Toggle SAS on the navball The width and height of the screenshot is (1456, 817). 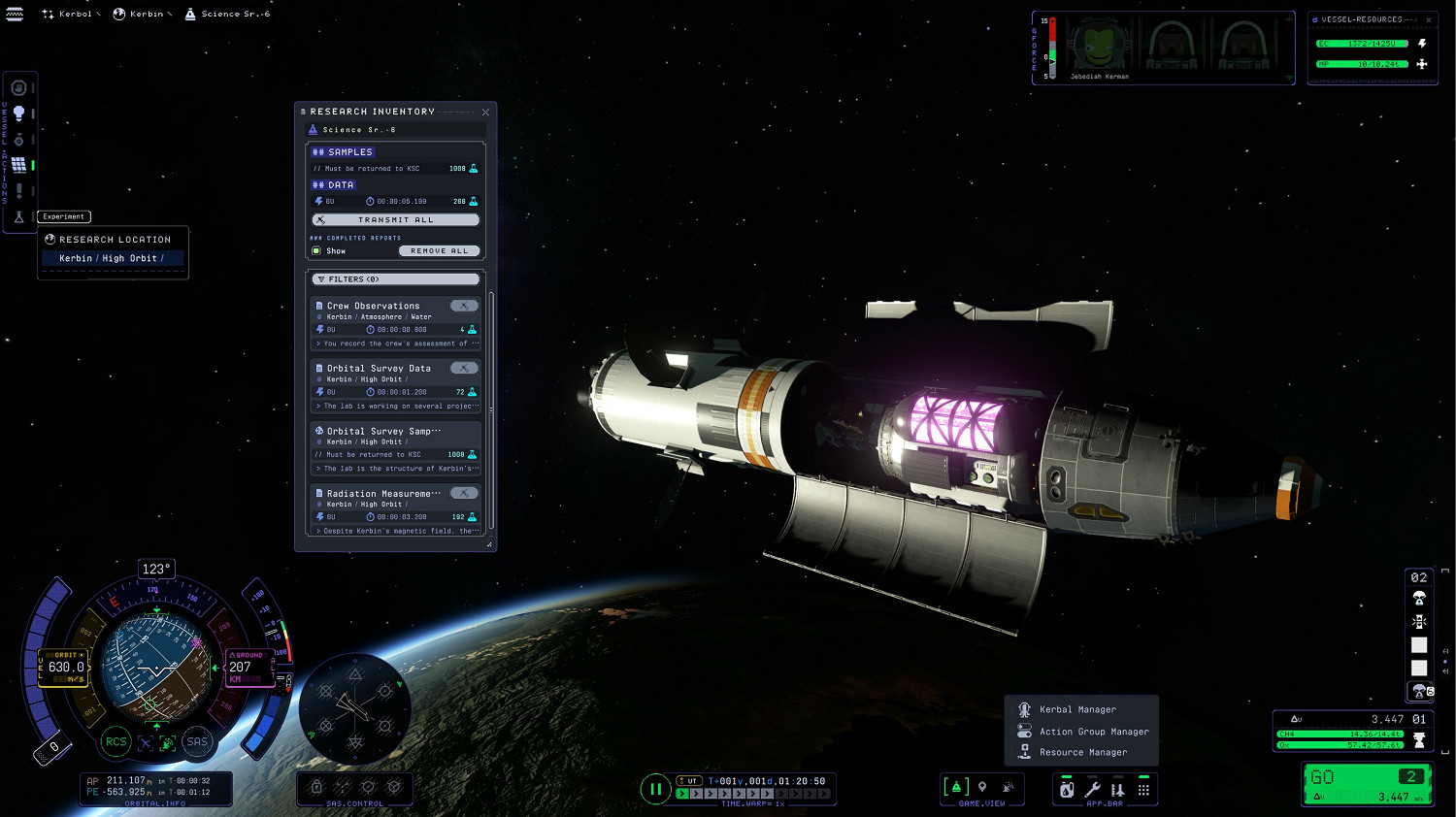[x=197, y=742]
